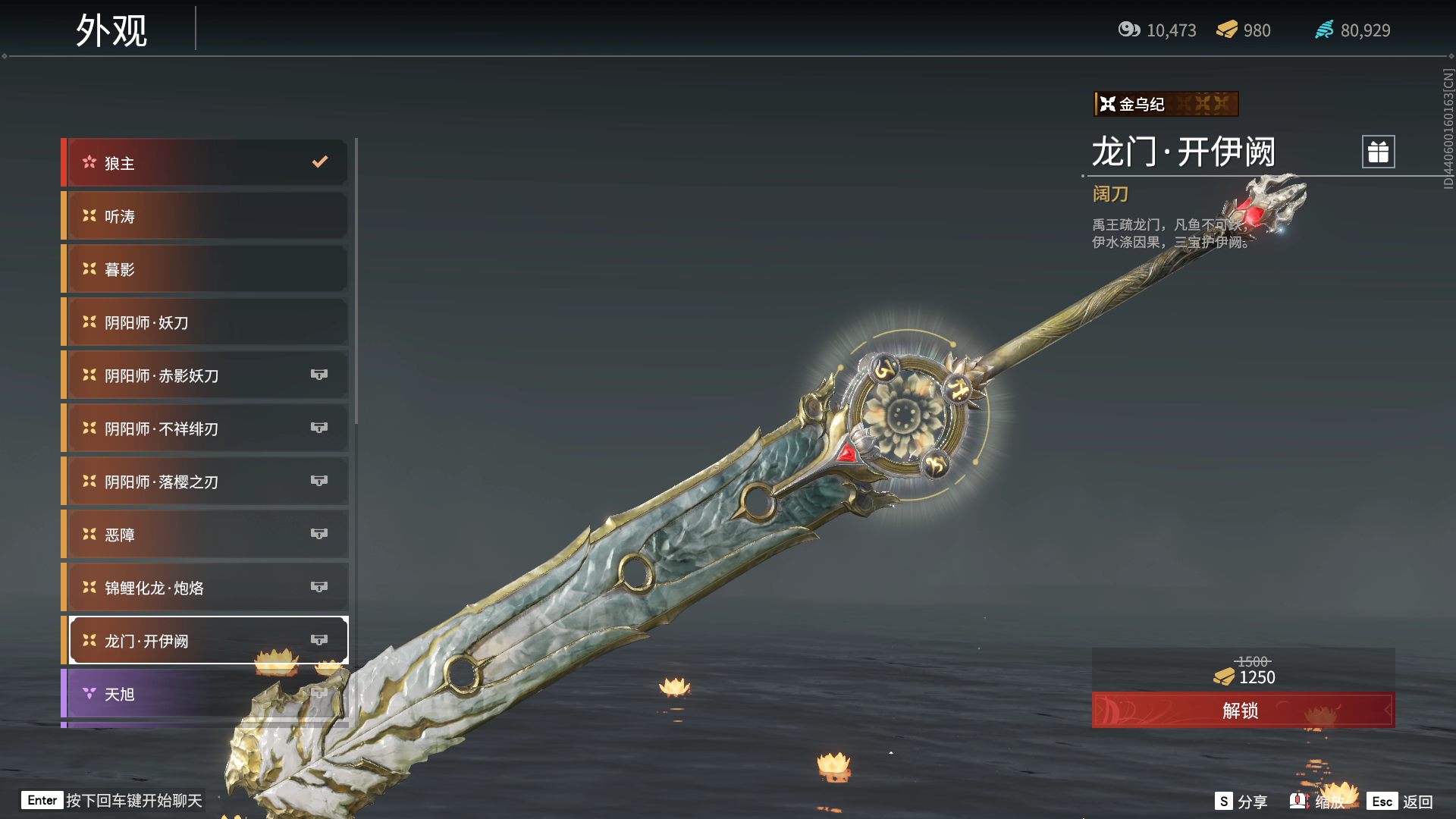Choose the 龙门·开伊阙 skin entry
The image size is (1456, 819).
(206, 641)
